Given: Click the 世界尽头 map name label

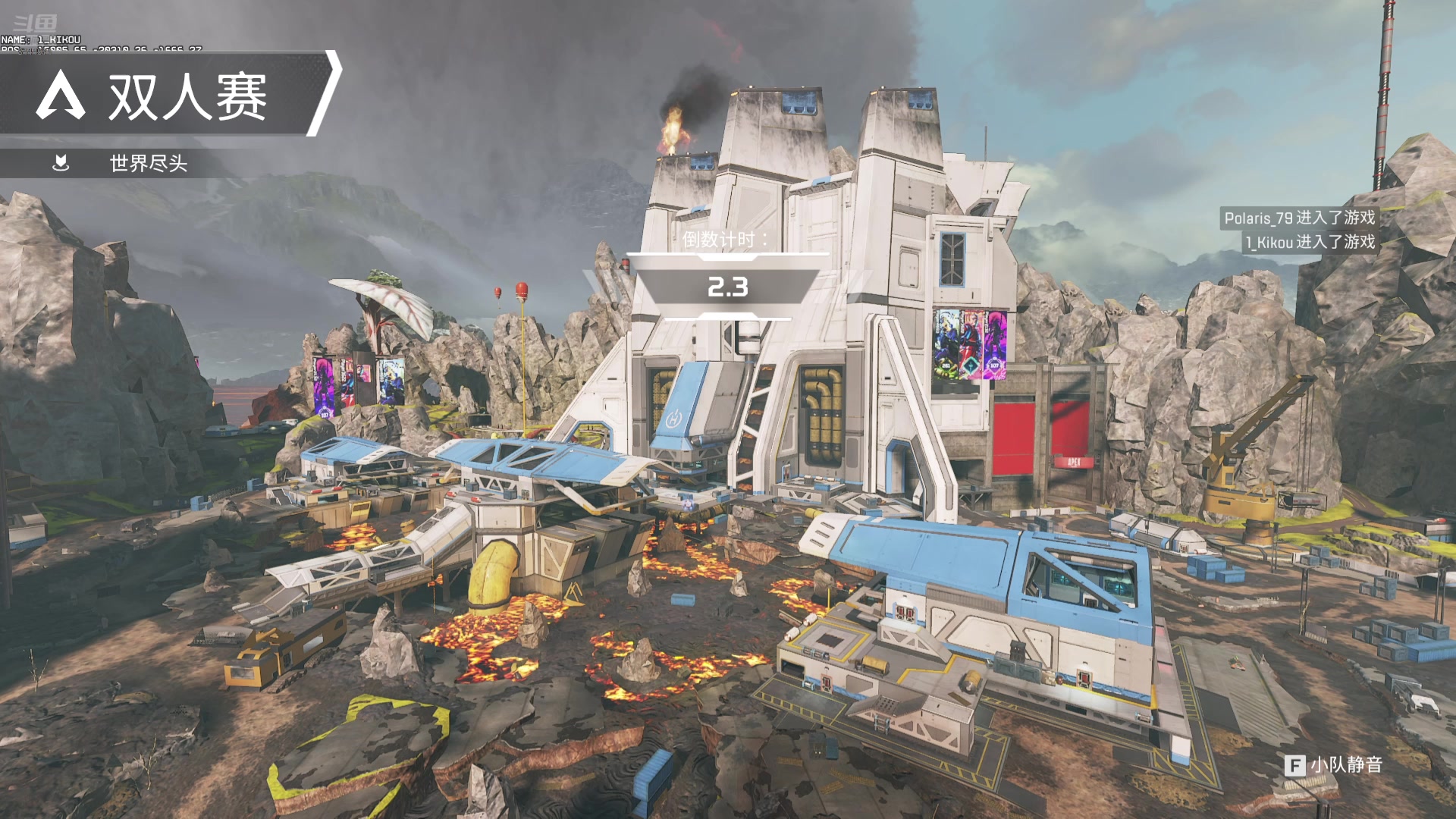Looking at the screenshot, I should tap(148, 163).
